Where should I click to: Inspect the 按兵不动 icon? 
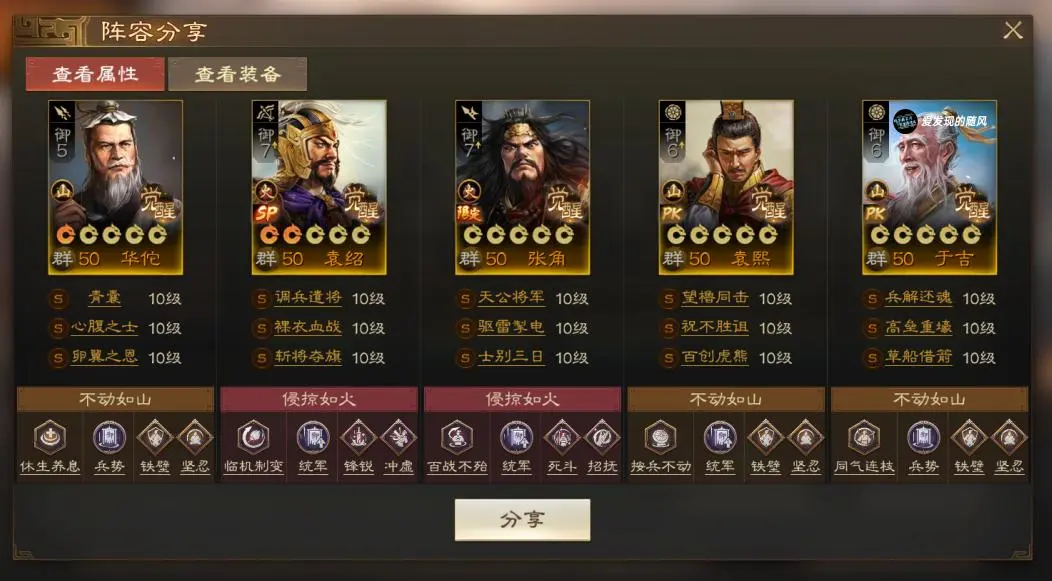pyautogui.click(x=660, y=438)
